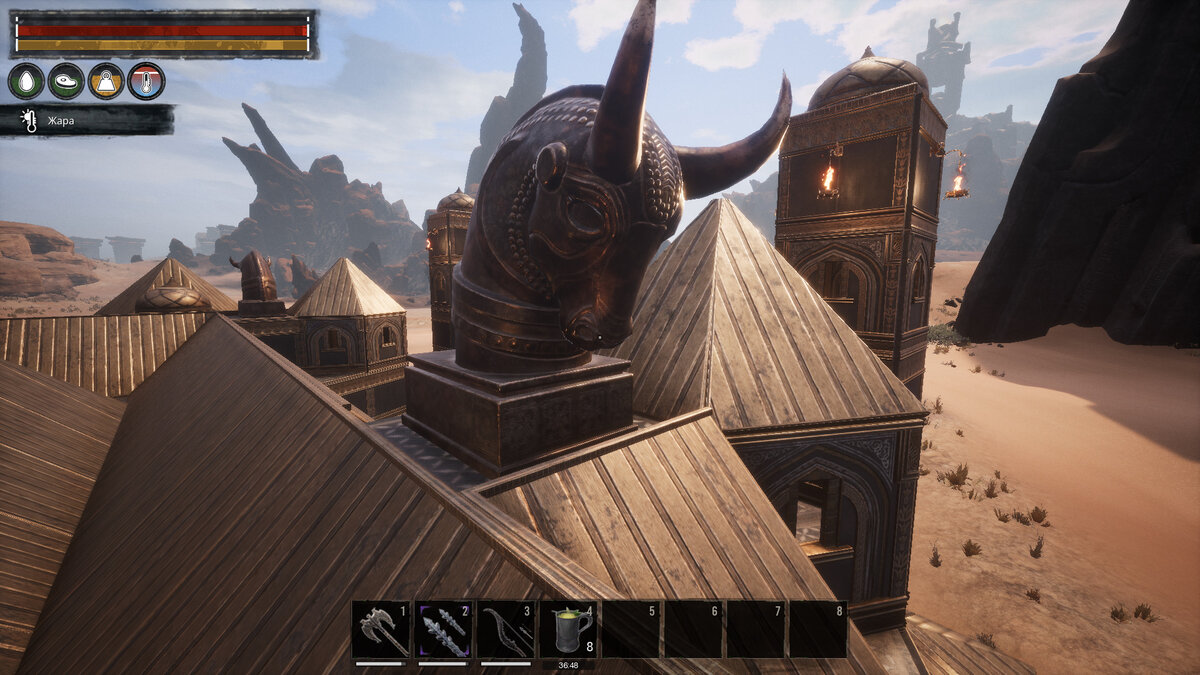Use the tankard drink in slot 4

[x=568, y=630]
